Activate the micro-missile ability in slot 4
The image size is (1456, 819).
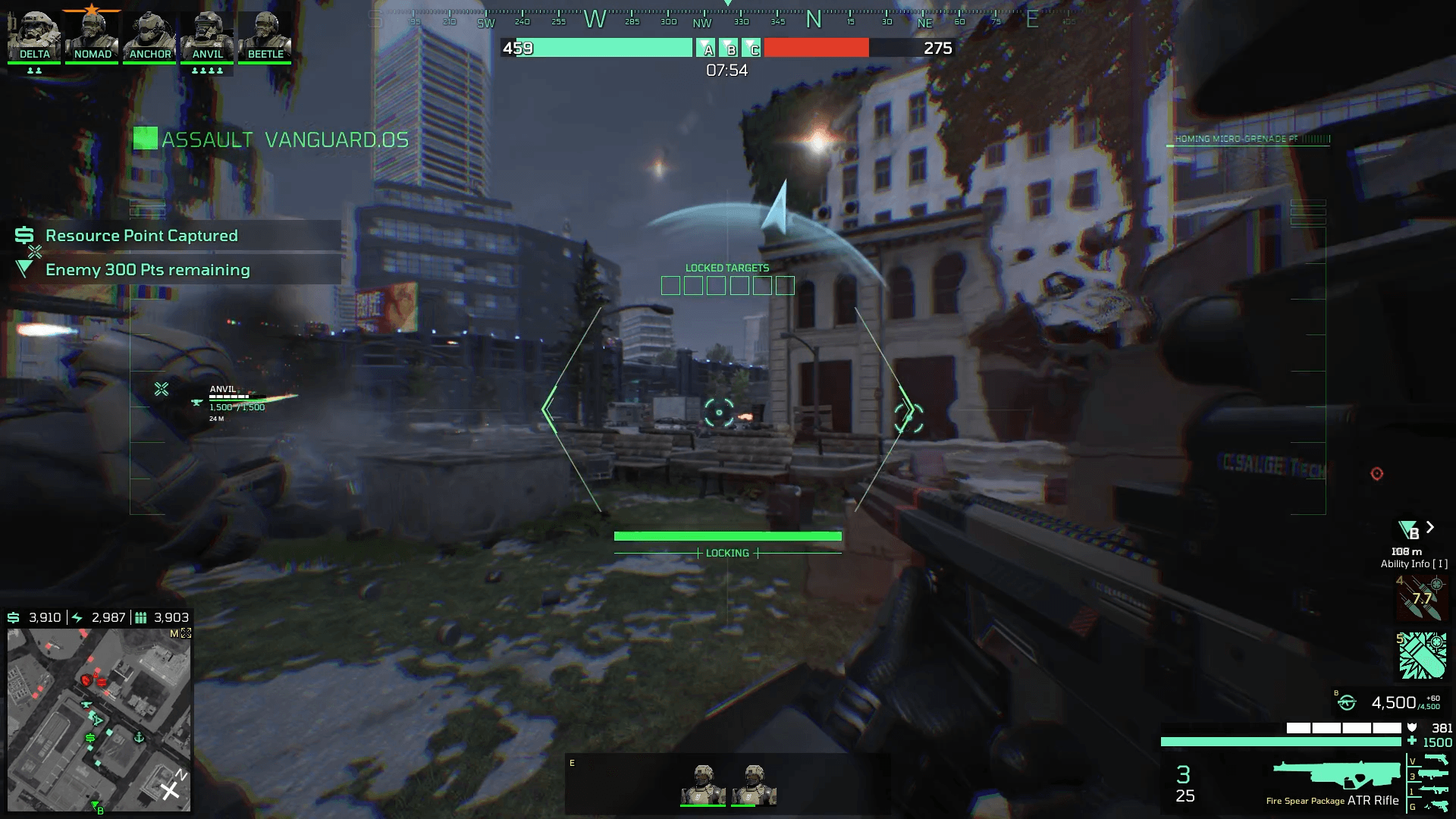[1422, 598]
